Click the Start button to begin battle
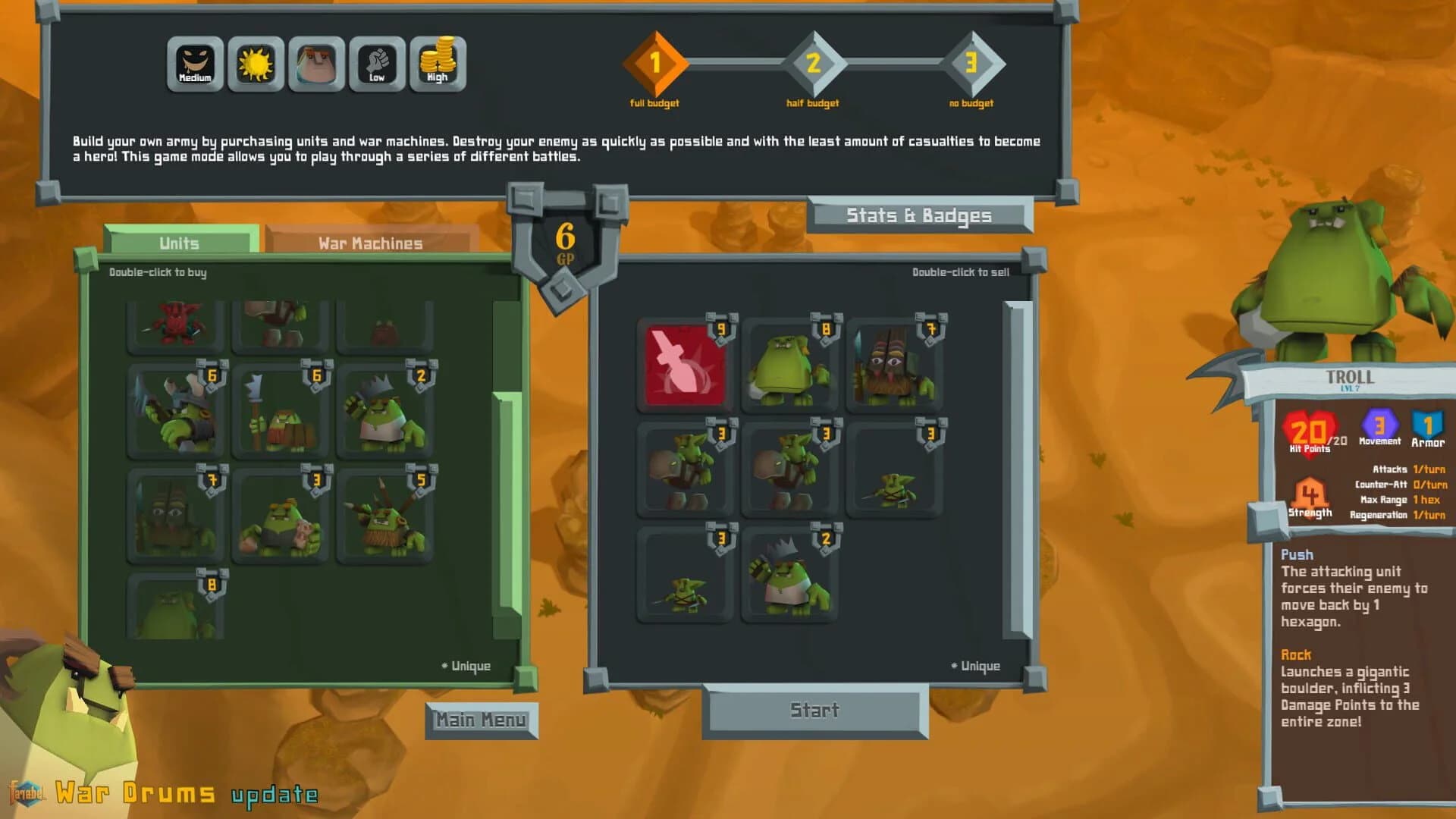The width and height of the screenshot is (1456, 819). coord(815,711)
